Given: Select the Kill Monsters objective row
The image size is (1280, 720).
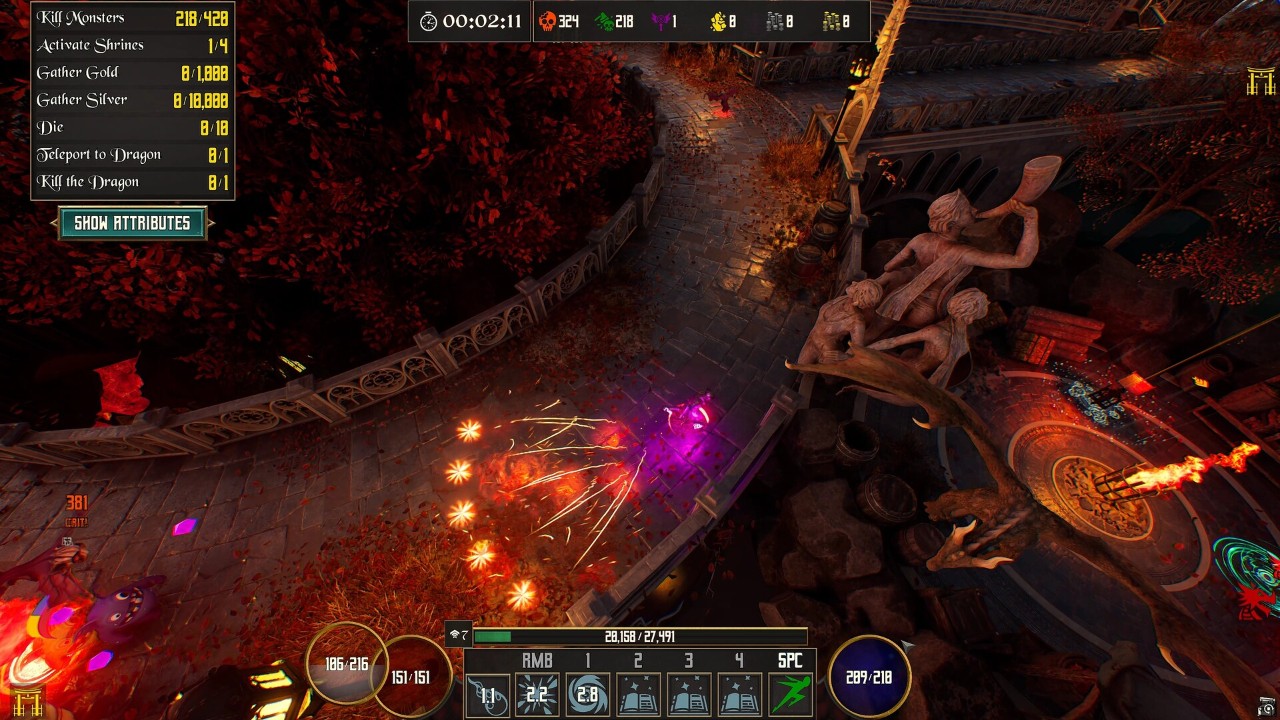Looking at the screenshot, I should (132, 18).
